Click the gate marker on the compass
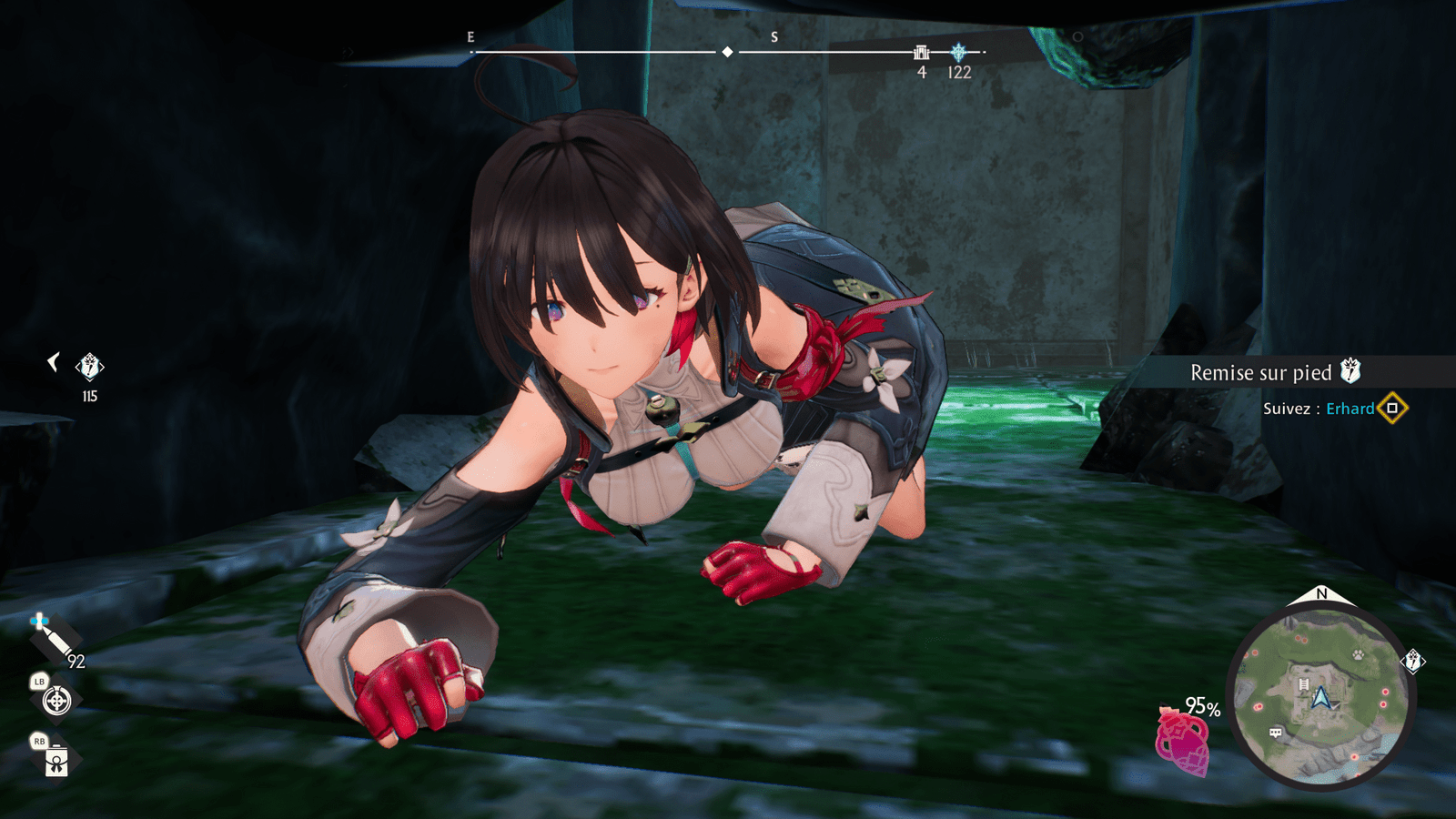This screenshot has height=819, width=1456. click(921, 53)
